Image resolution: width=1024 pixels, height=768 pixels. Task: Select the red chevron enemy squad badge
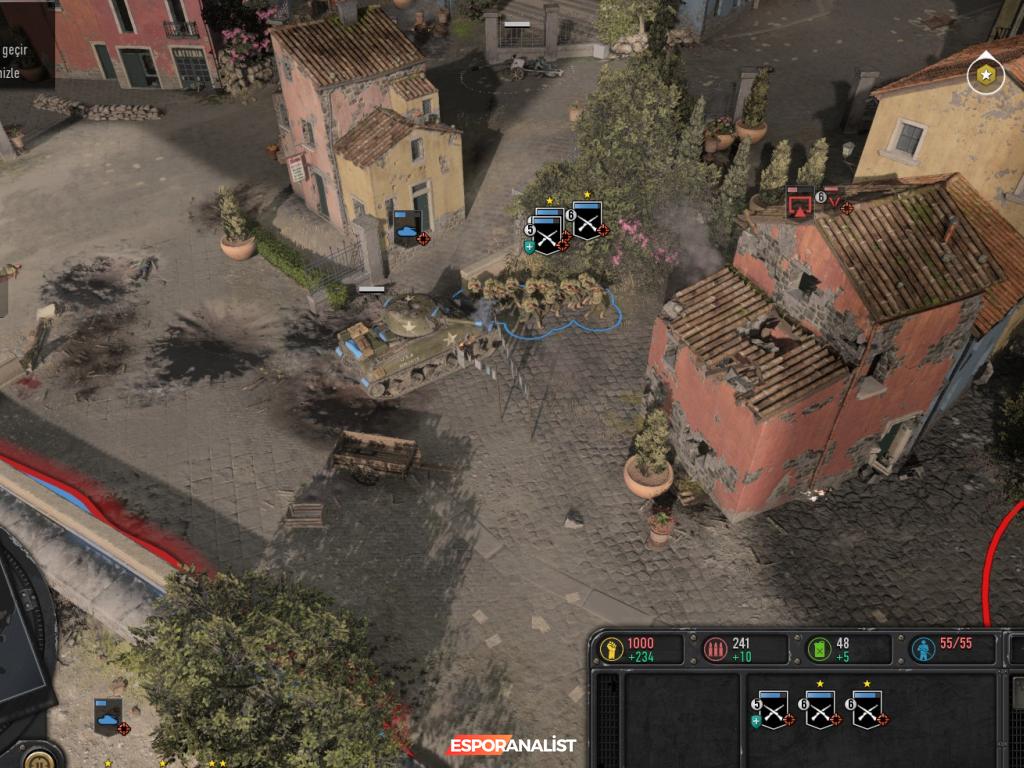tap(833, 197)
